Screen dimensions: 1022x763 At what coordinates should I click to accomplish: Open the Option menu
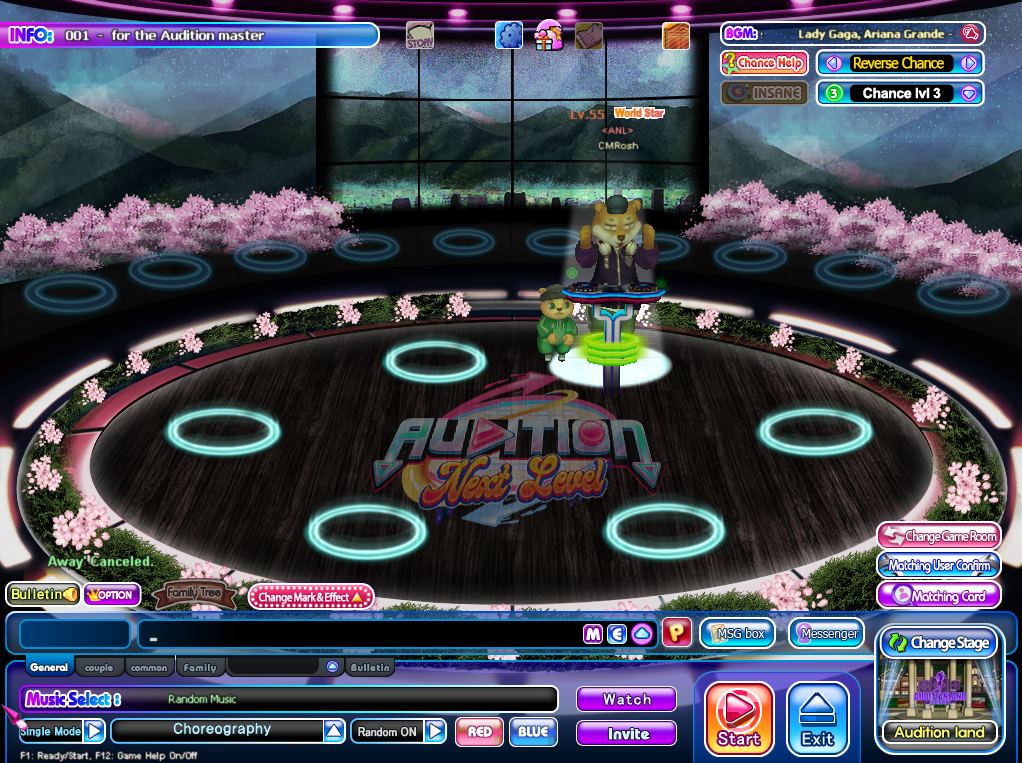(x=111, y=595)
